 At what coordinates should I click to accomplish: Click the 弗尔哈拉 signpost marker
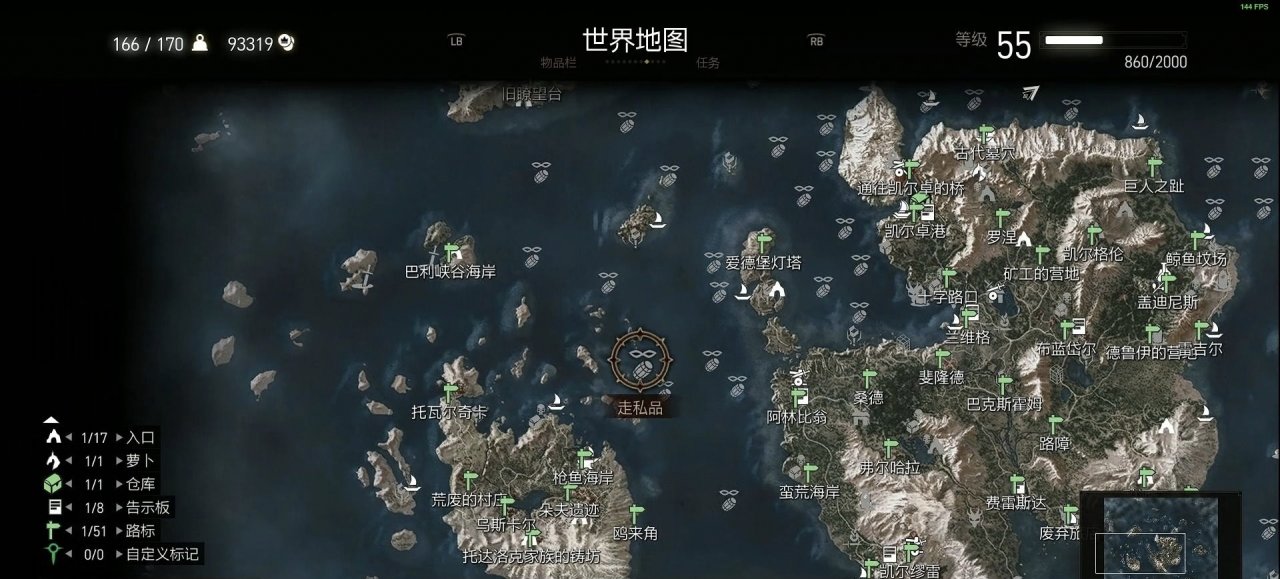click(890, 447)
